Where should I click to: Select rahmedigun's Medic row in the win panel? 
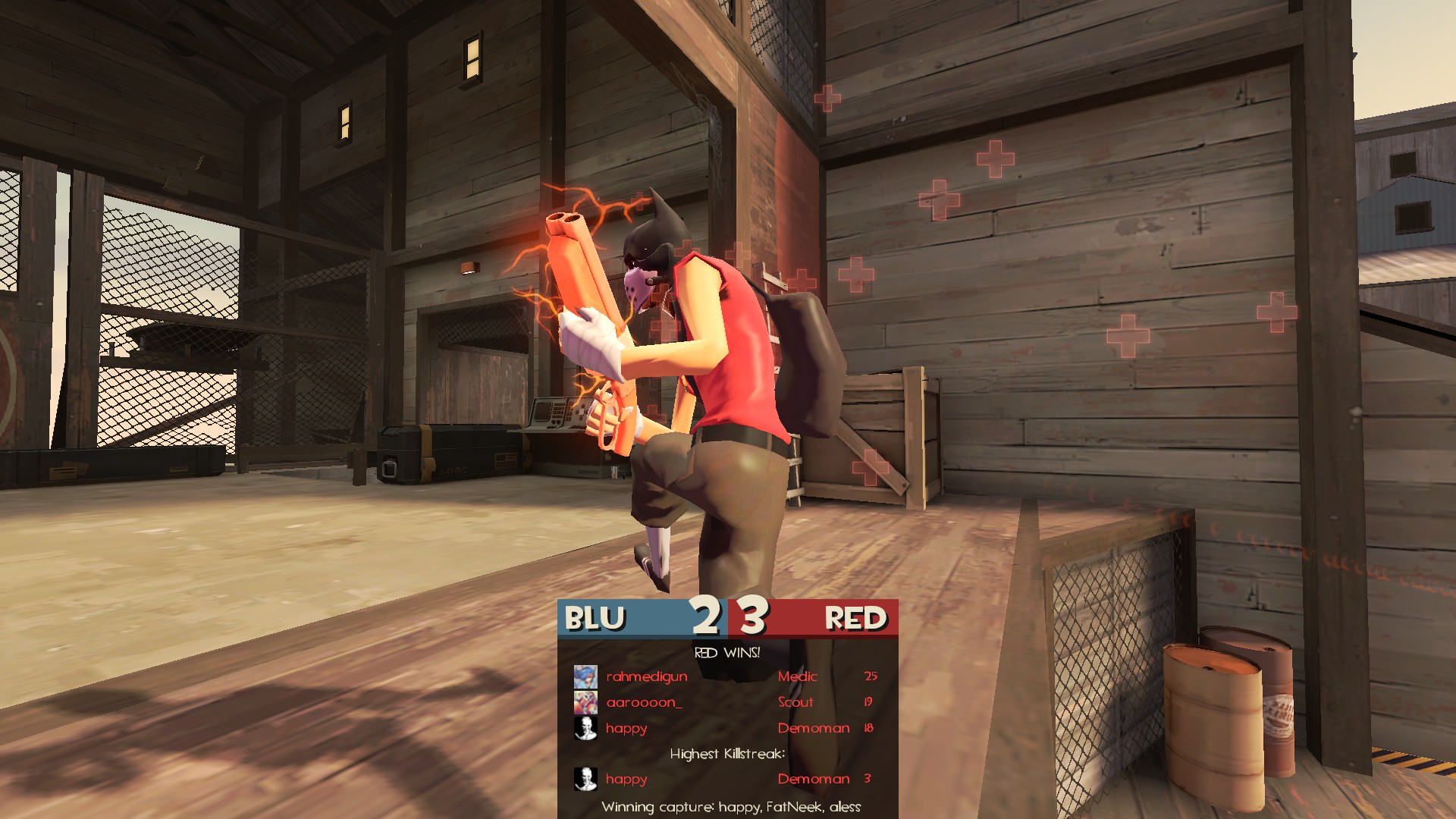coord(726,676)
